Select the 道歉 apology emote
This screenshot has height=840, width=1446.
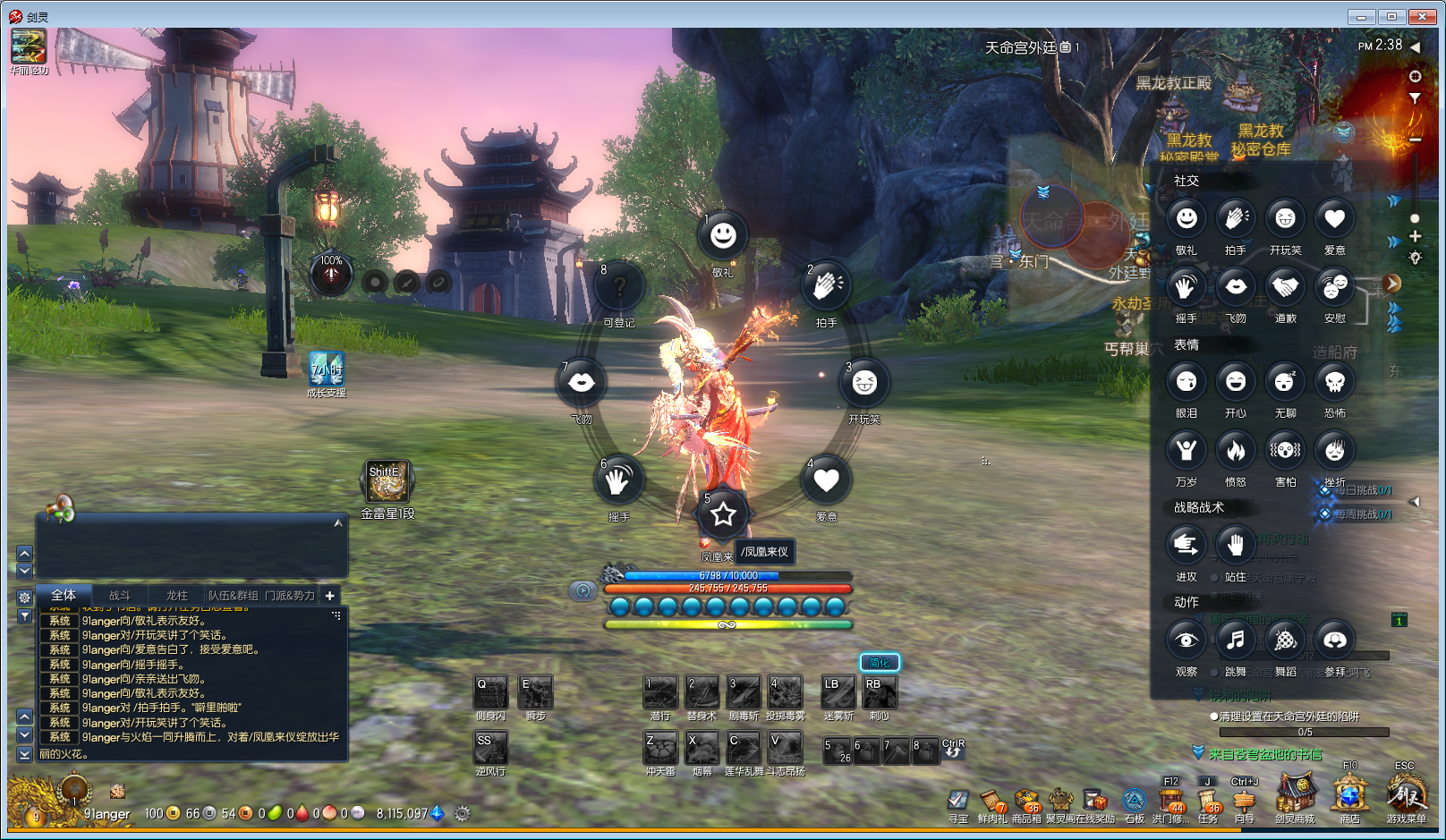pos(1285,287)
